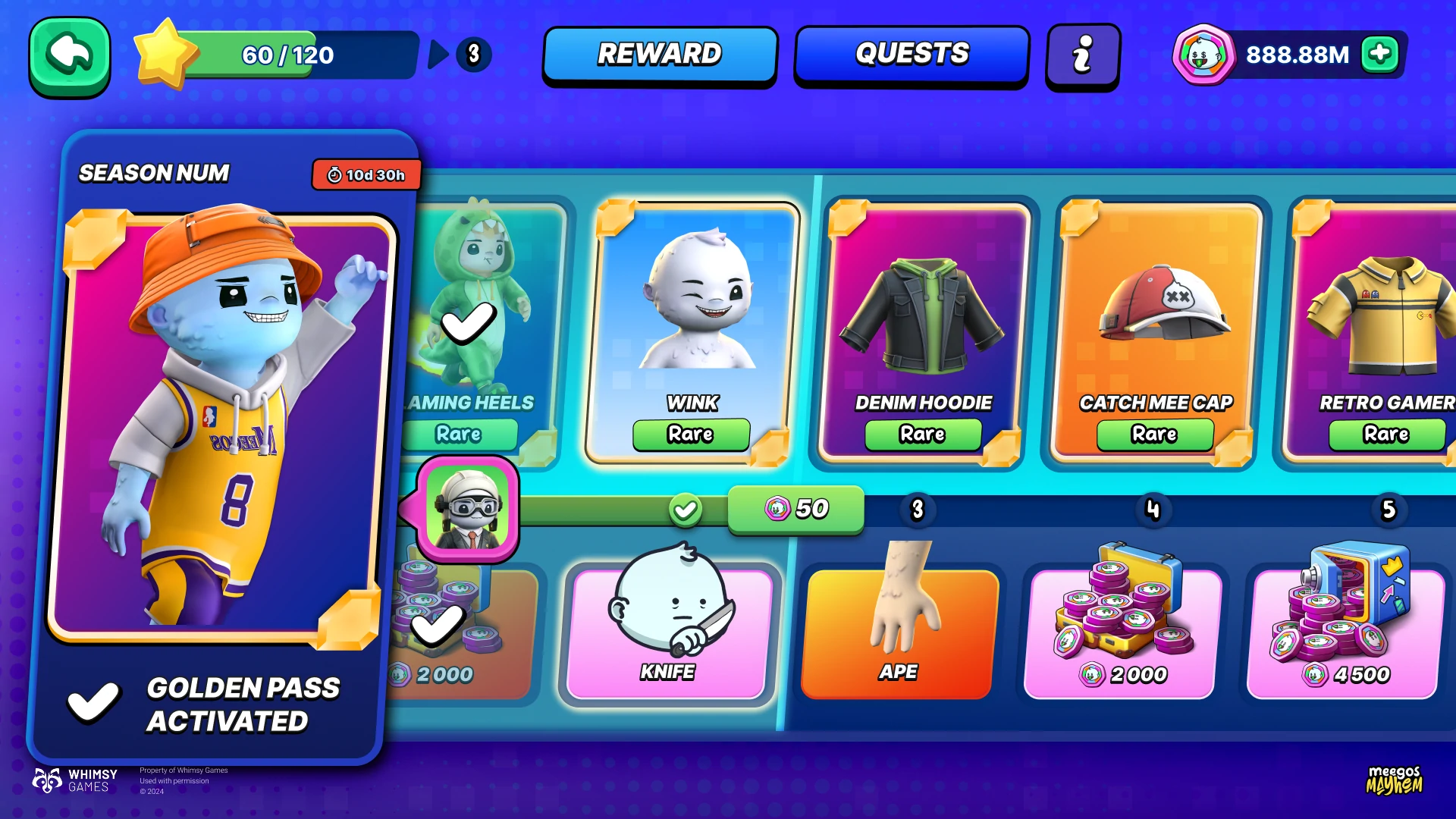Switch to the Quests tab

(912, 55)
